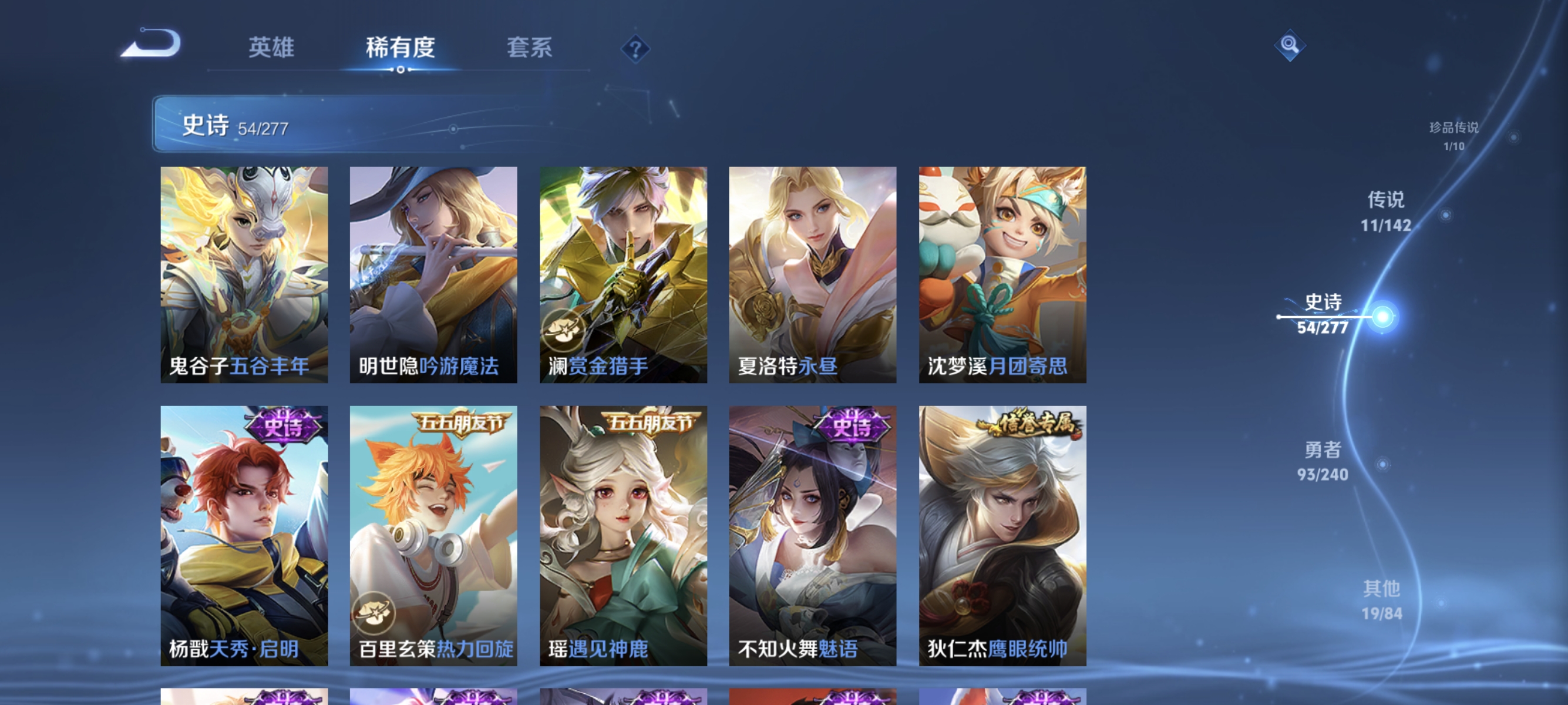Click the dot under the 稀有度 tab
Screen dimensions: 1568x705
pos(400,69)
